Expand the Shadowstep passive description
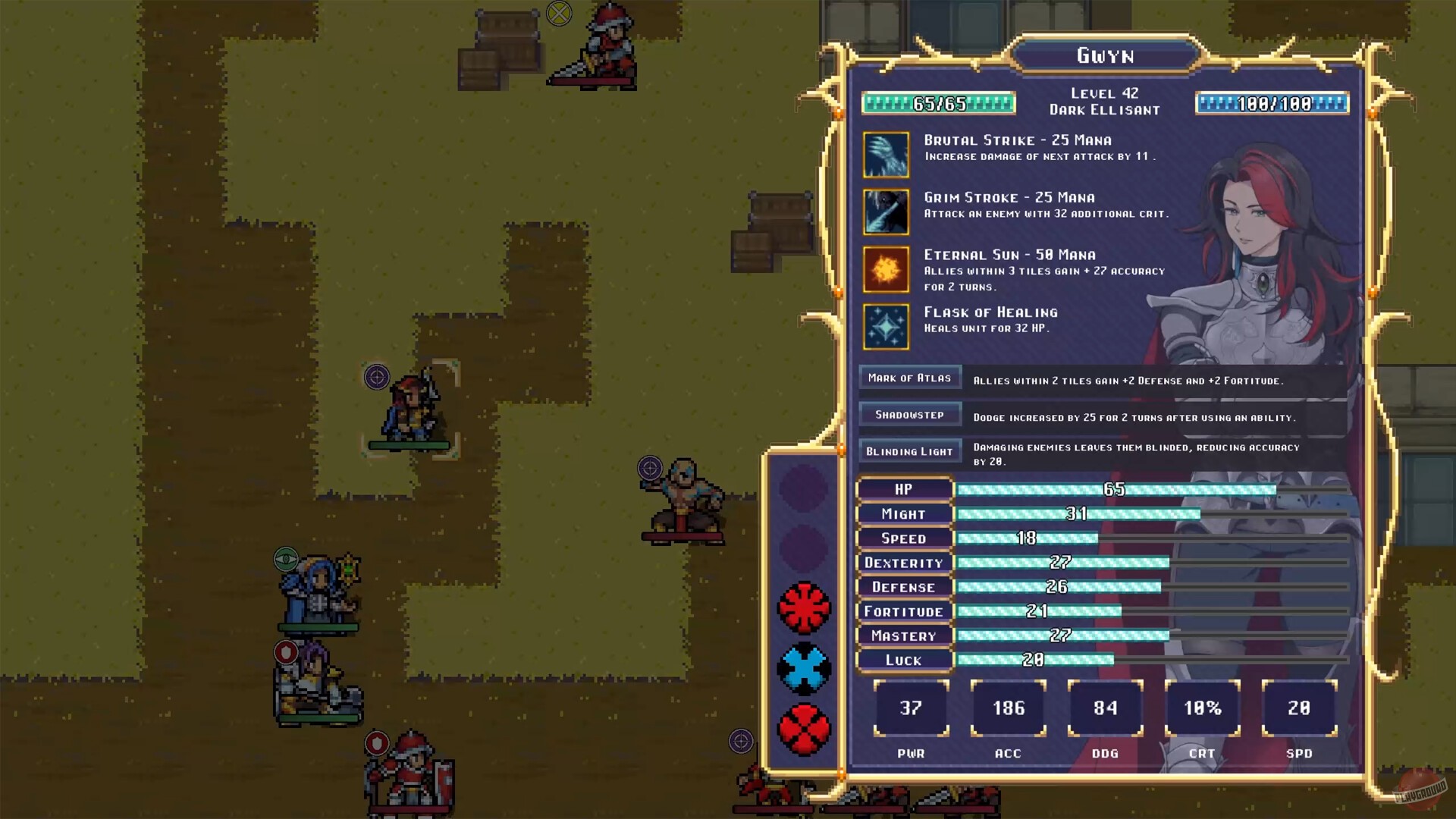 pos(909,414)
